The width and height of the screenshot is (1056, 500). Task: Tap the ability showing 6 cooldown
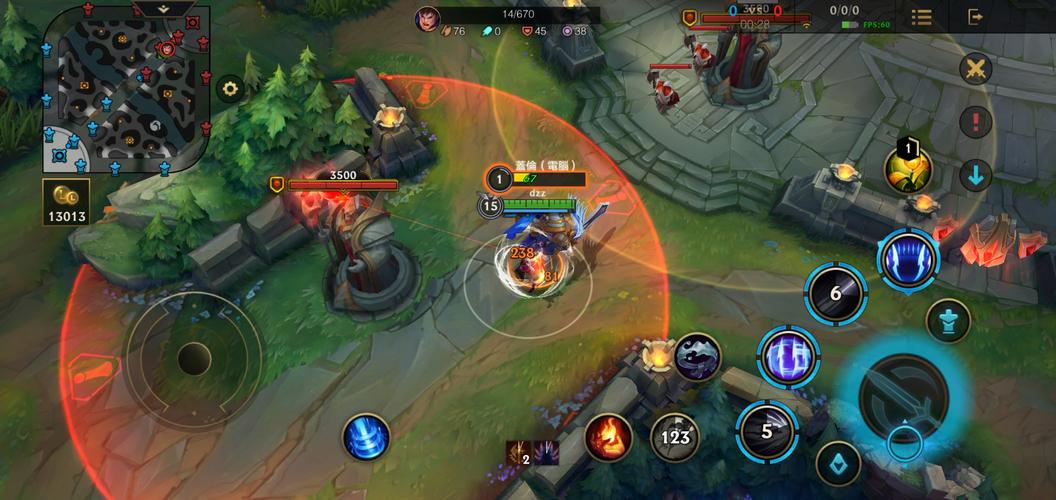[836, 293]
